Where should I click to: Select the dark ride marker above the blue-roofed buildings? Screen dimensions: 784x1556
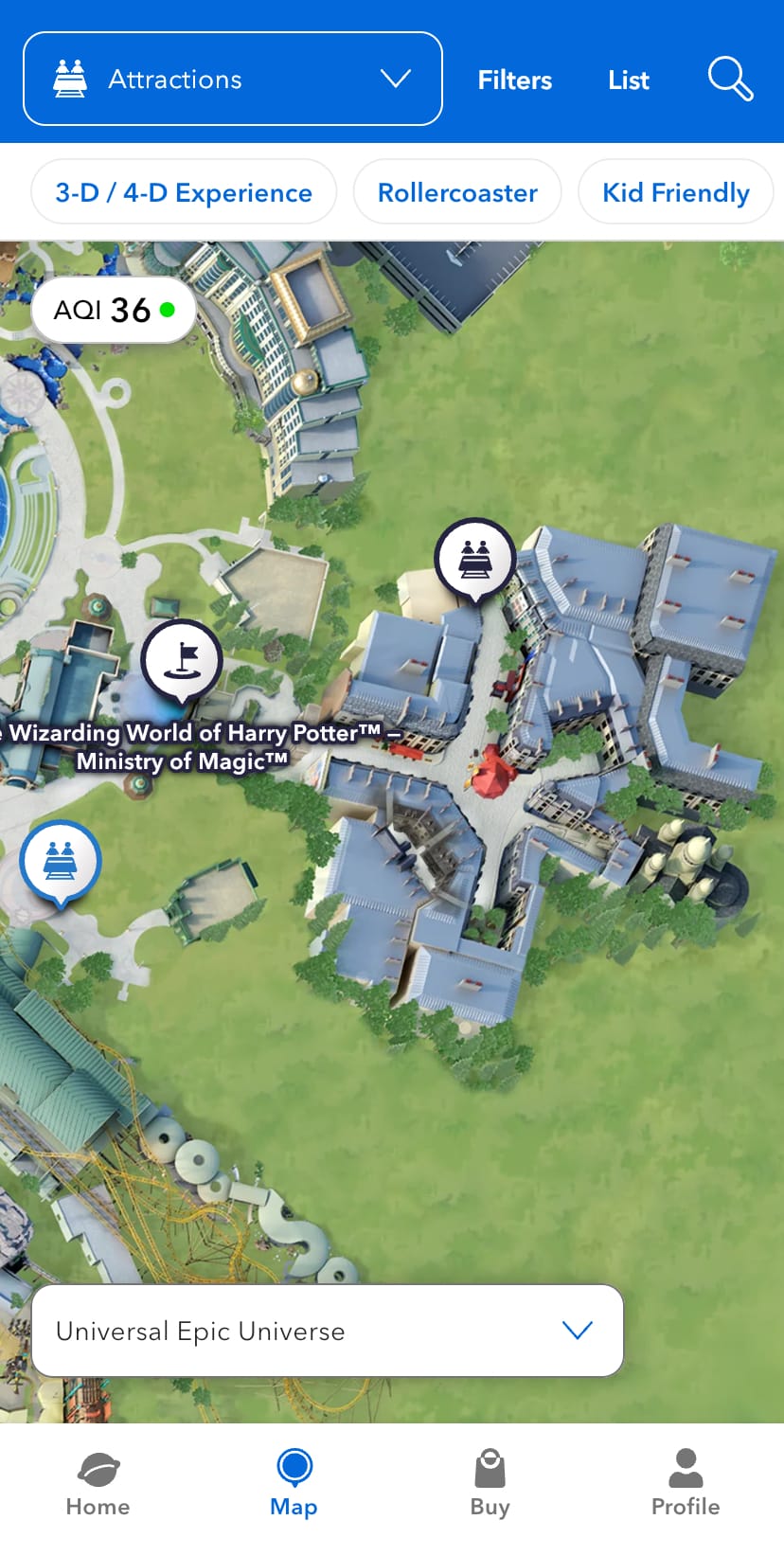pyautogui.click(x=475, y=559)
